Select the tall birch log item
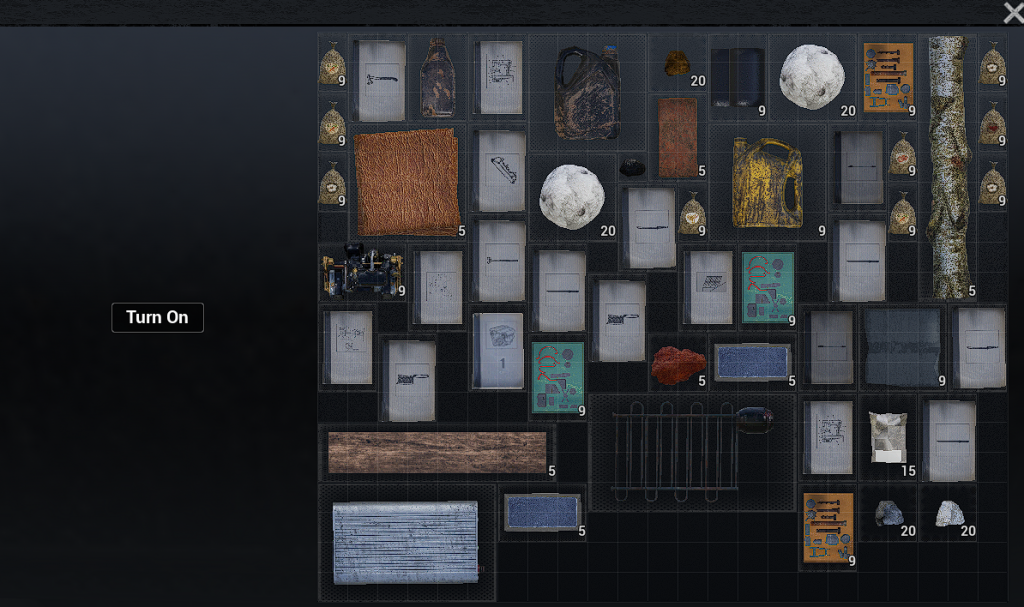This screenshot has height=607, width=1024. pyautogui.click(x=947, y=165)
